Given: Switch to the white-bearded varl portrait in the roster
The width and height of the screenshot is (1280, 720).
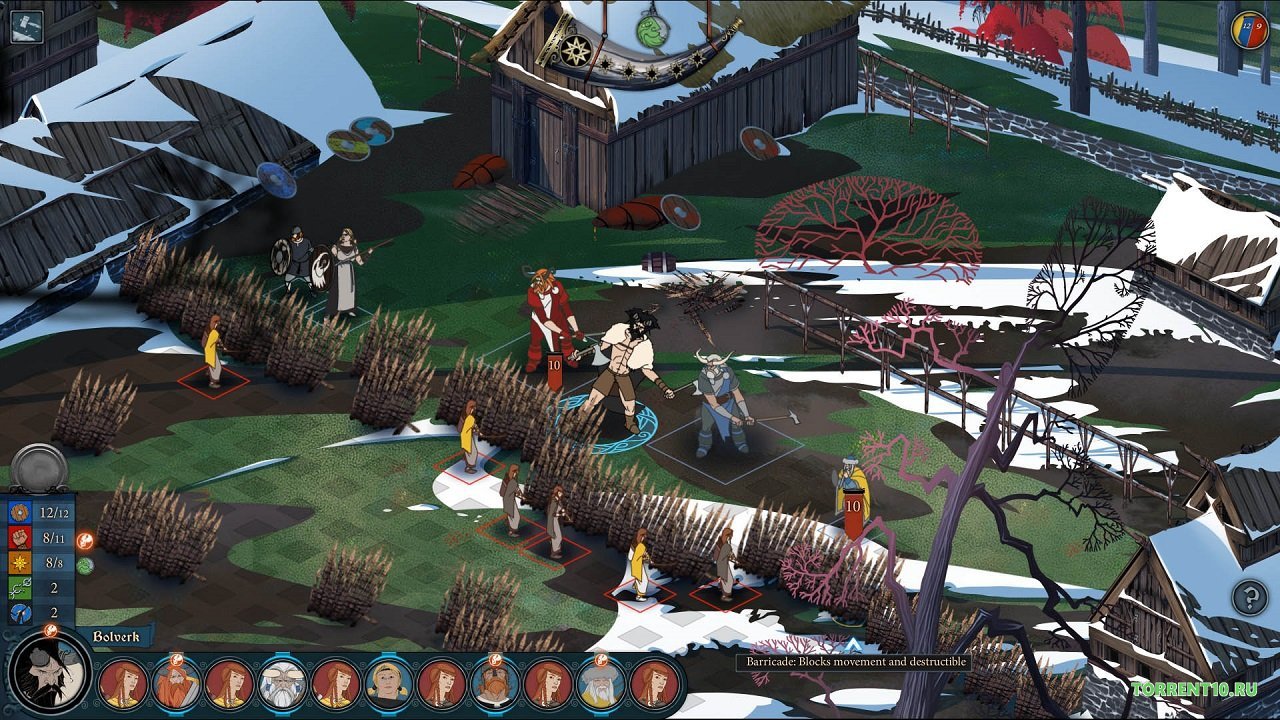Looking at the screenshot, I should click(281, 684).
